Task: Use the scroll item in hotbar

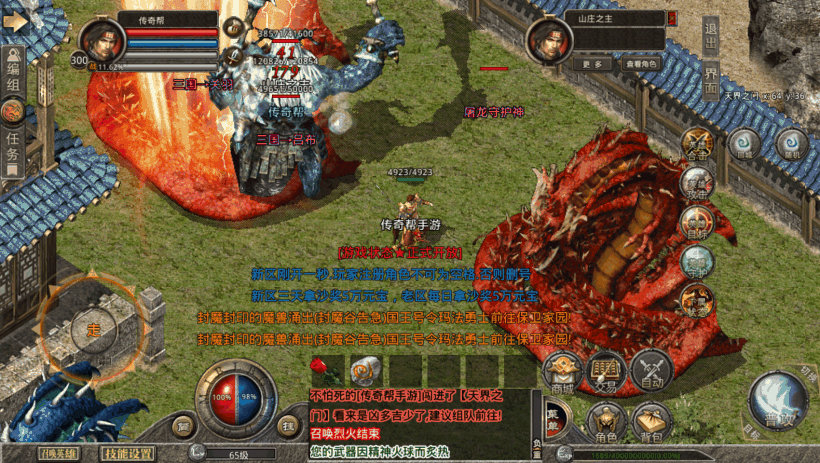Action: click(362, 368)
